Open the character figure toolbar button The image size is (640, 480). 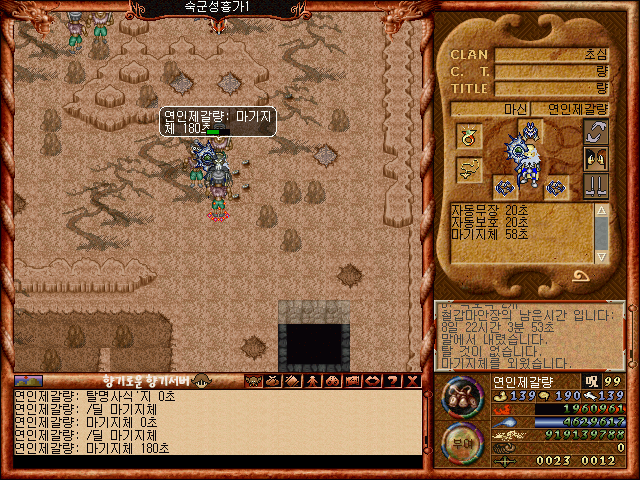[x=310, y=381]
